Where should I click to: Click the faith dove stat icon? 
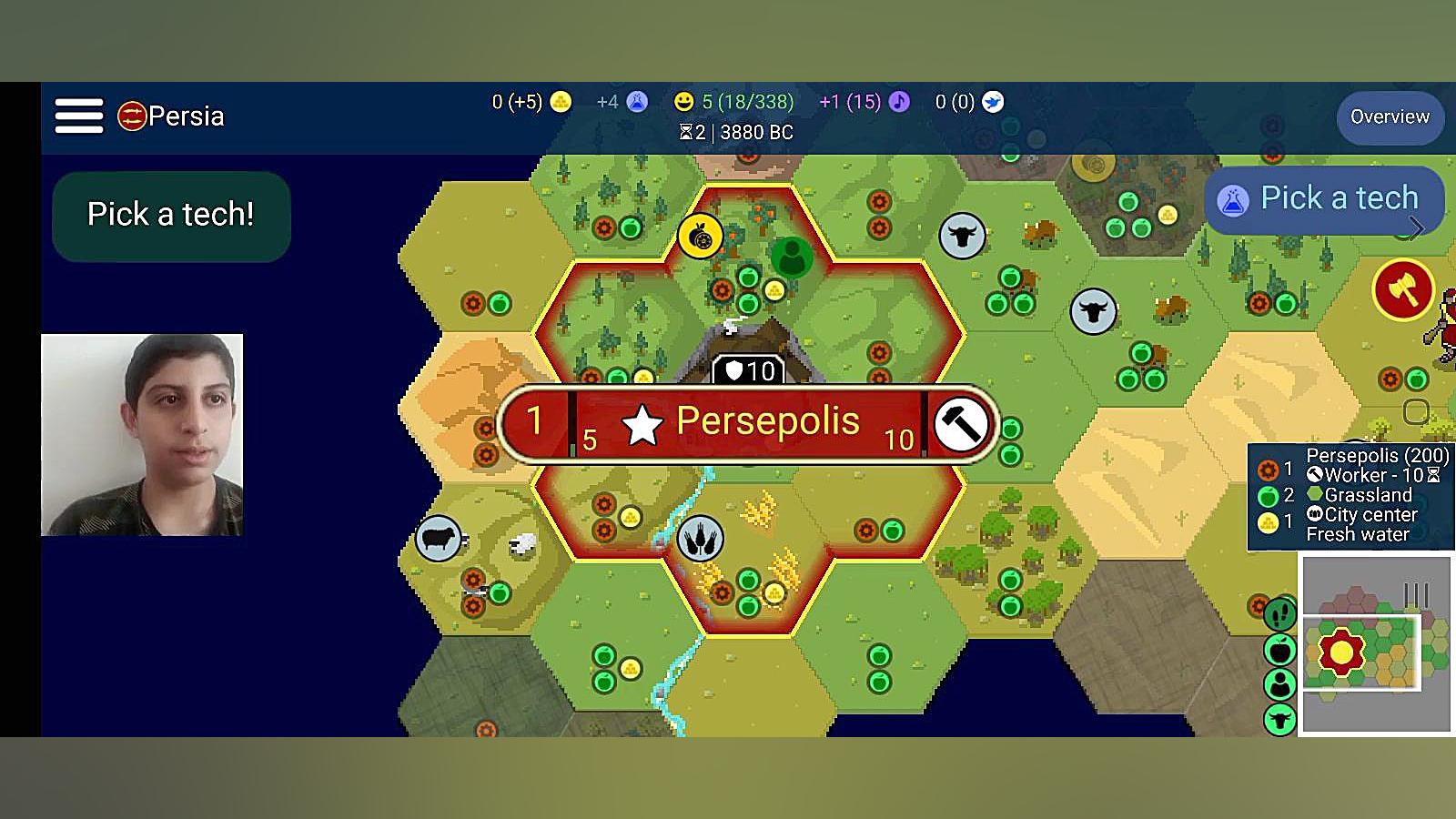coord(993,102)
